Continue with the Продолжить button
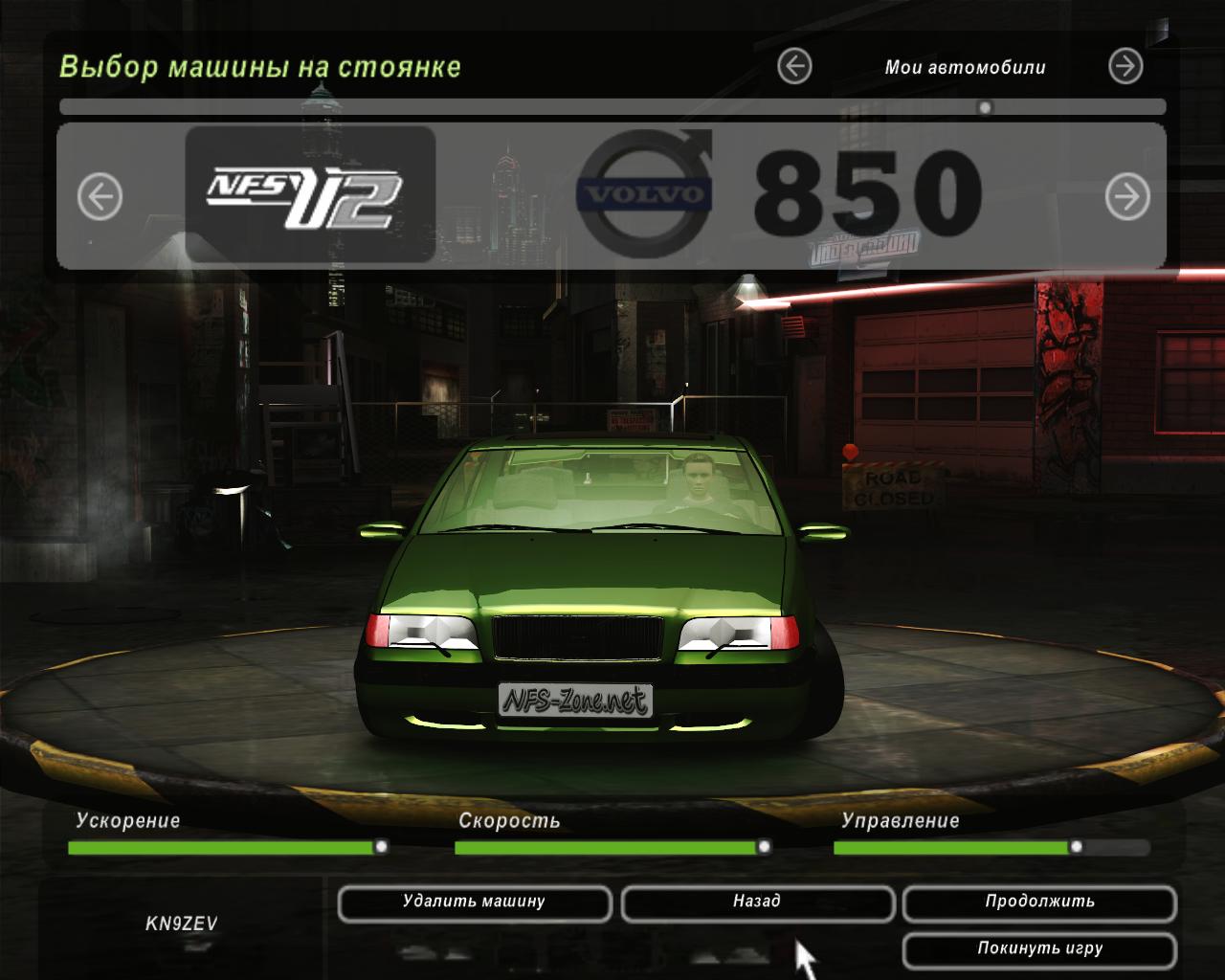This screenshot has width=1225, height=980. pyautogui.click(x=1039, y=902)
